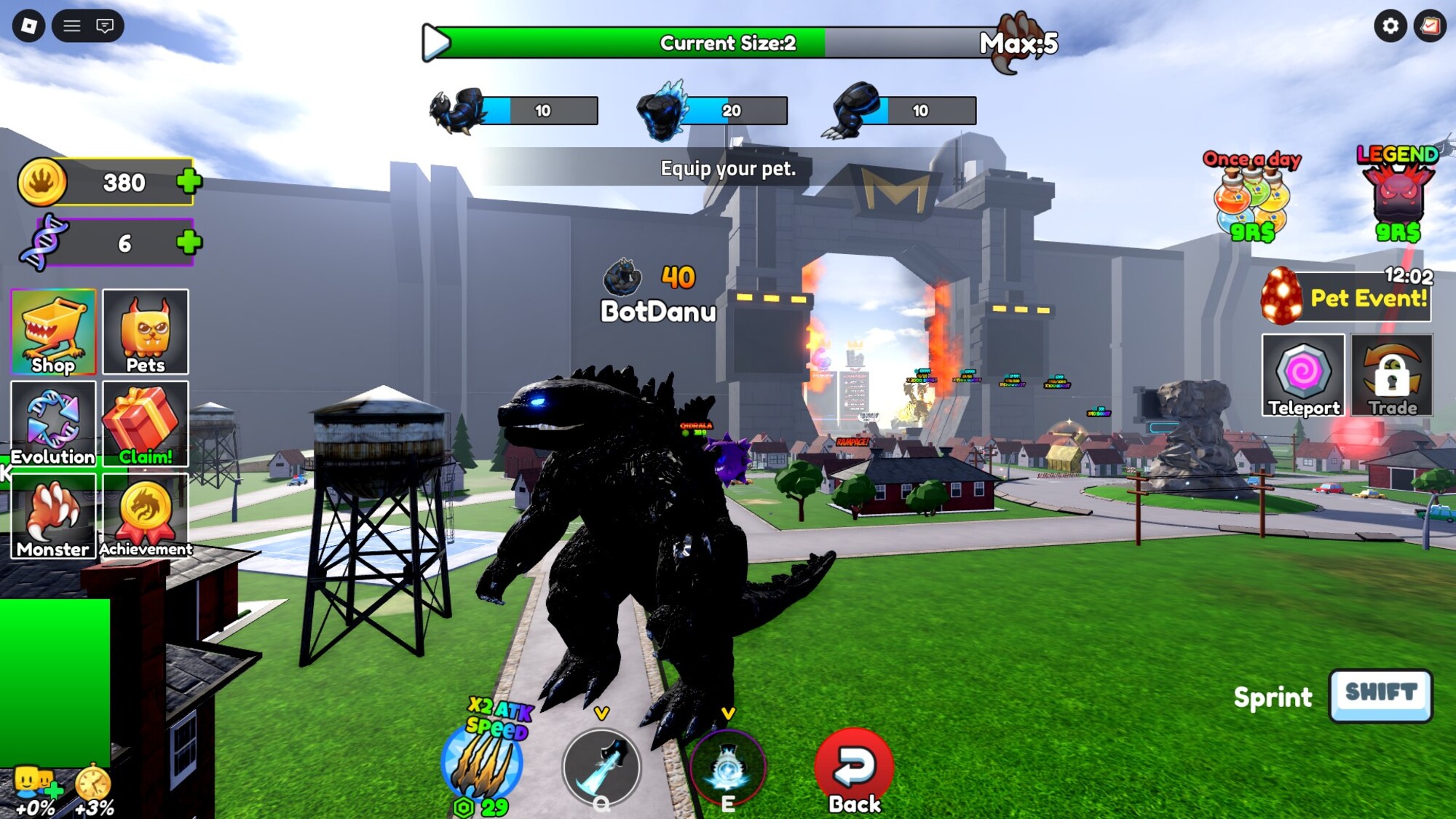This screenshot has height=819, width=1456.
Task: Add more DNA currency
Action: (189, 242)
